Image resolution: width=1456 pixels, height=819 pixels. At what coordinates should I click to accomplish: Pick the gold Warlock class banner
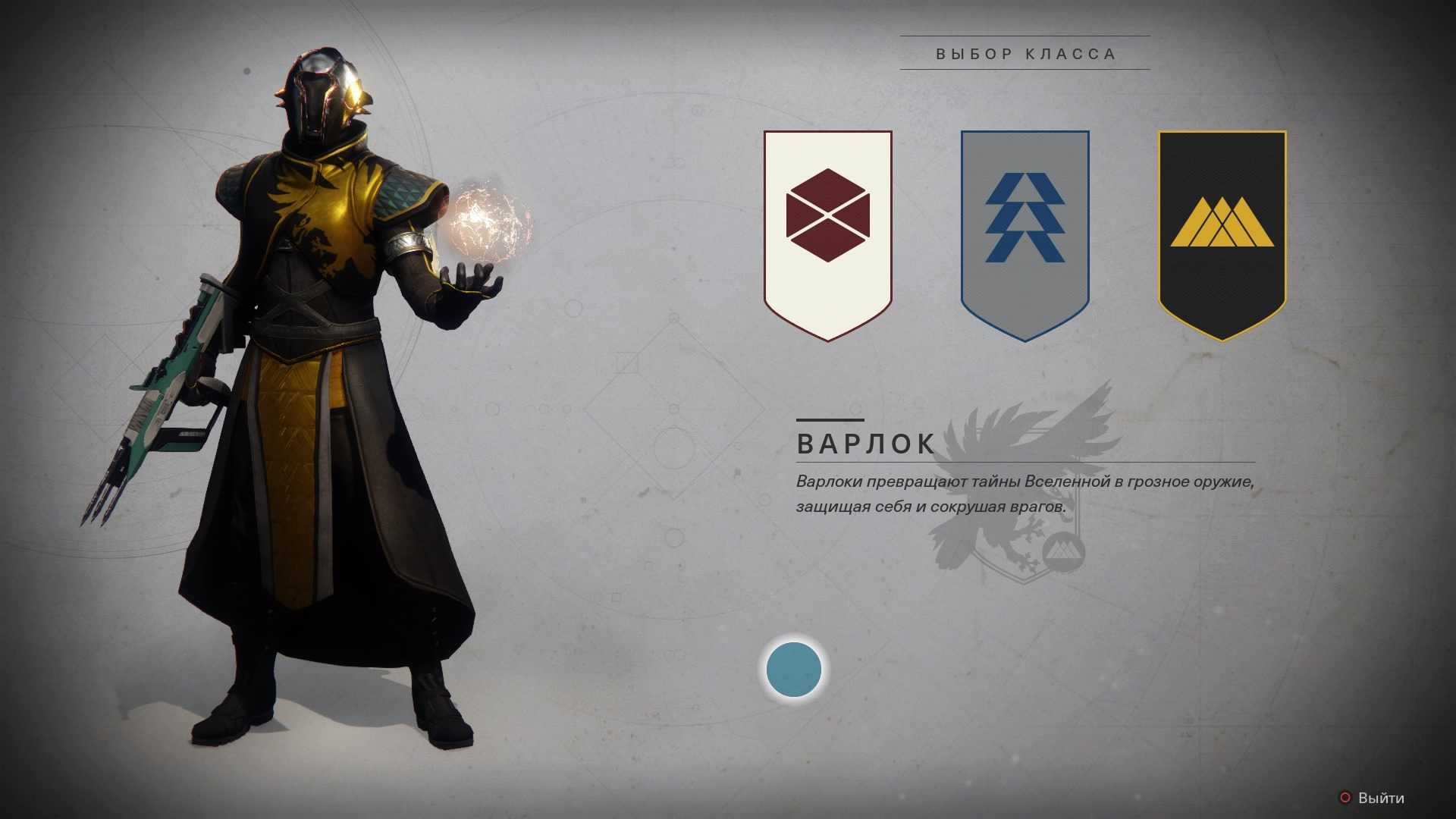pos(1222,234)
